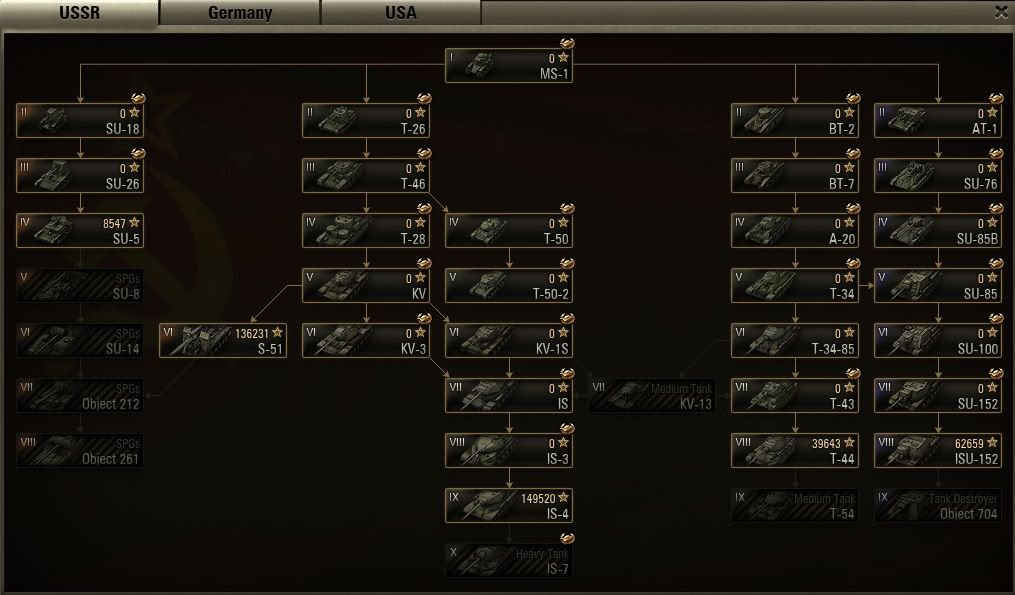Choose the SU-18 artillery node
The height and width of the screenshot is (595, 1015).
(80, 121)
